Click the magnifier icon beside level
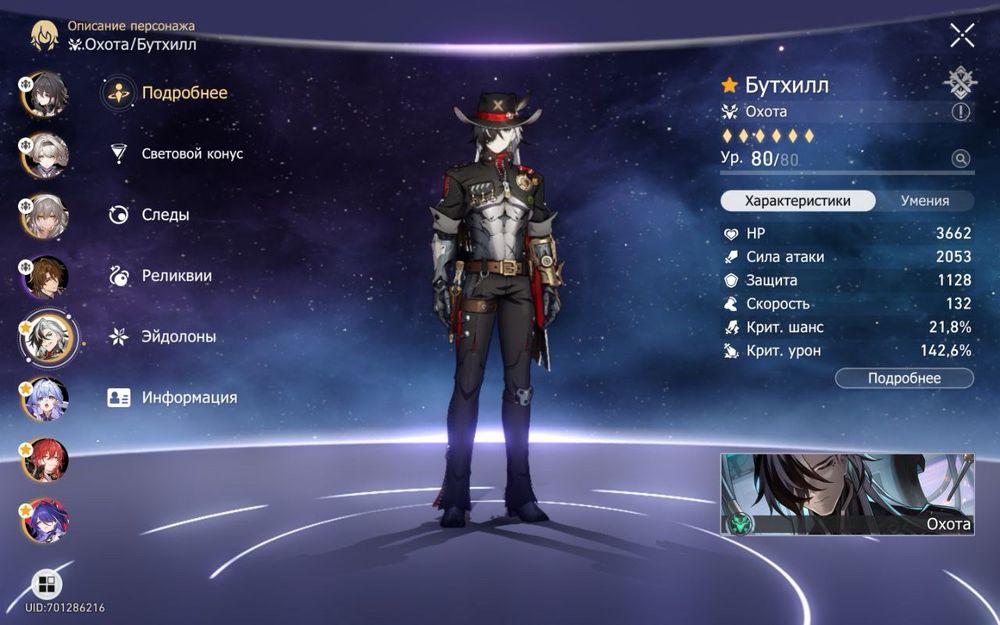 point(961,158)
